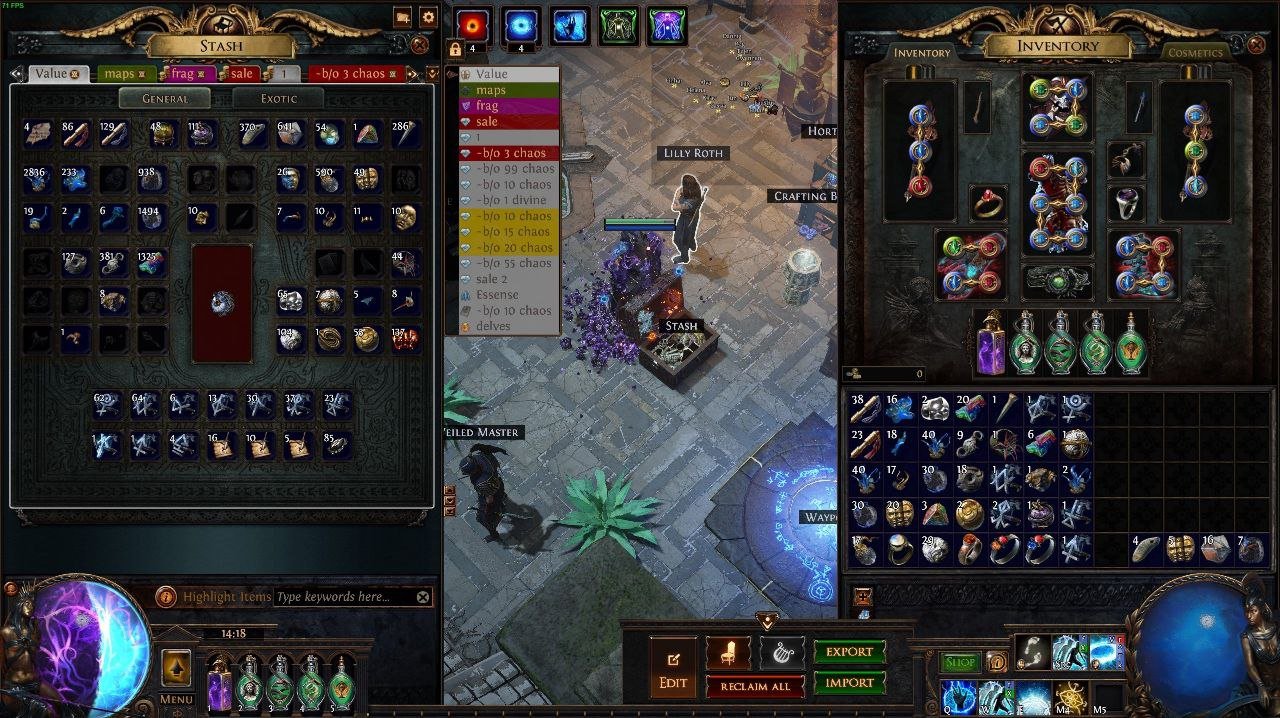Choose Essense from the stash tab list

point(497,295)
